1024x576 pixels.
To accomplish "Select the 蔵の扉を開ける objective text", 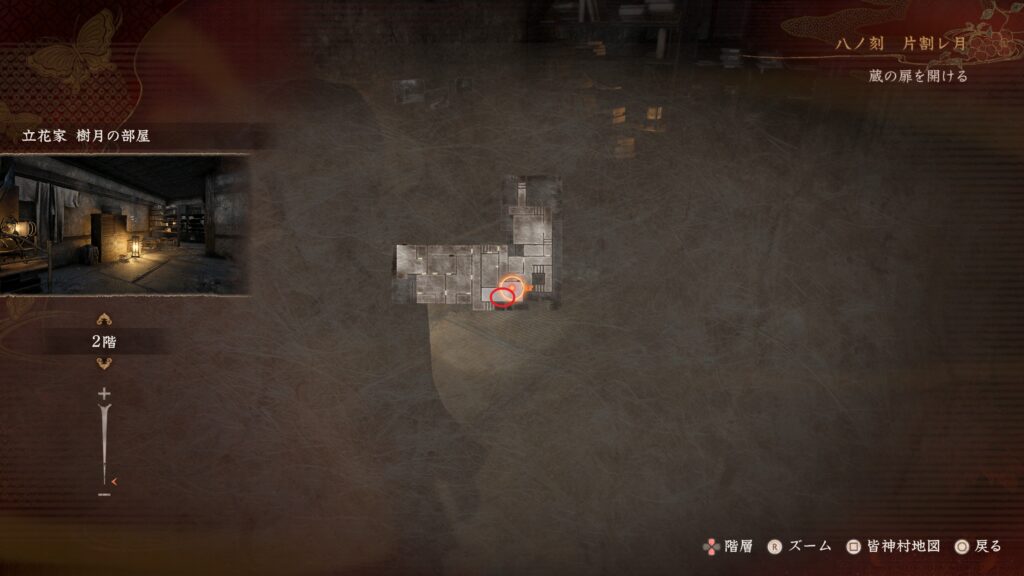I will point(917,76).
